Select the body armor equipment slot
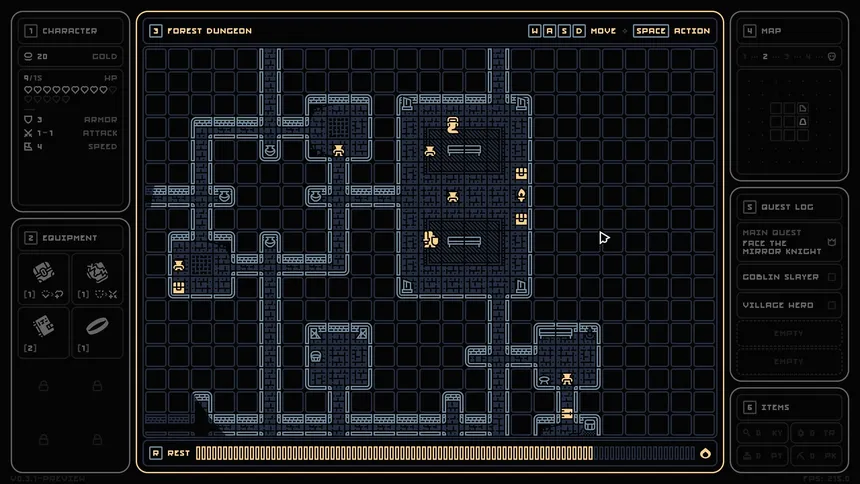 click(97, 275)
